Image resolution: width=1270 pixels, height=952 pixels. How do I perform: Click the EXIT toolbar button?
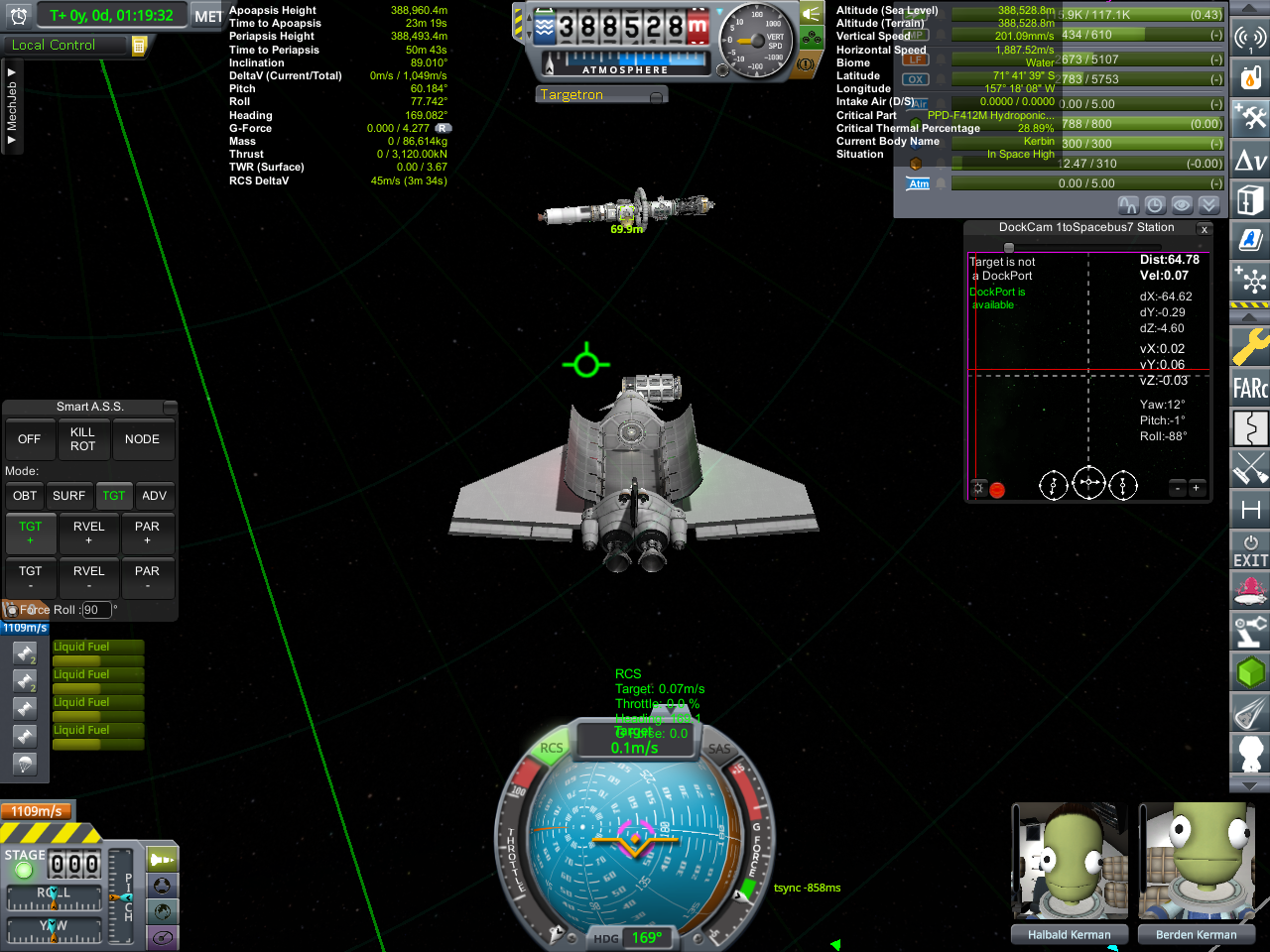[1250, 550]
